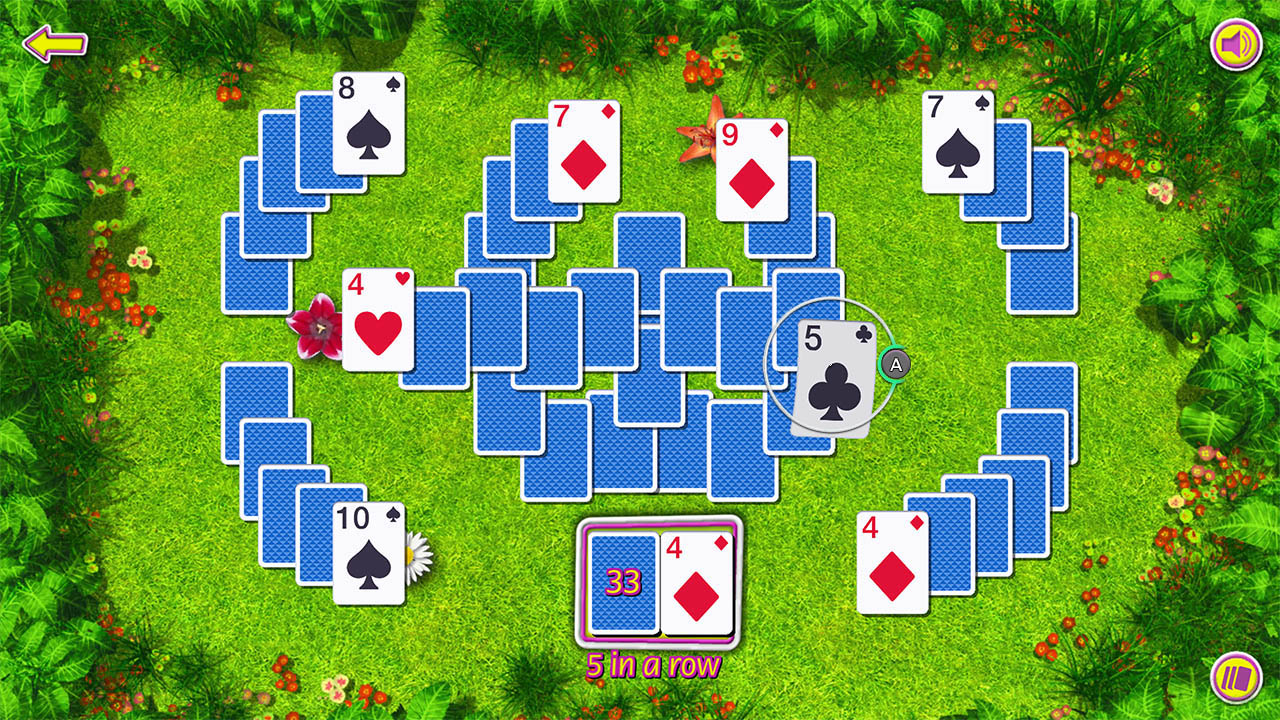Toggle the card deck panel open
The height and width of the screenshot is (720, 1280).
[1235, 676]
